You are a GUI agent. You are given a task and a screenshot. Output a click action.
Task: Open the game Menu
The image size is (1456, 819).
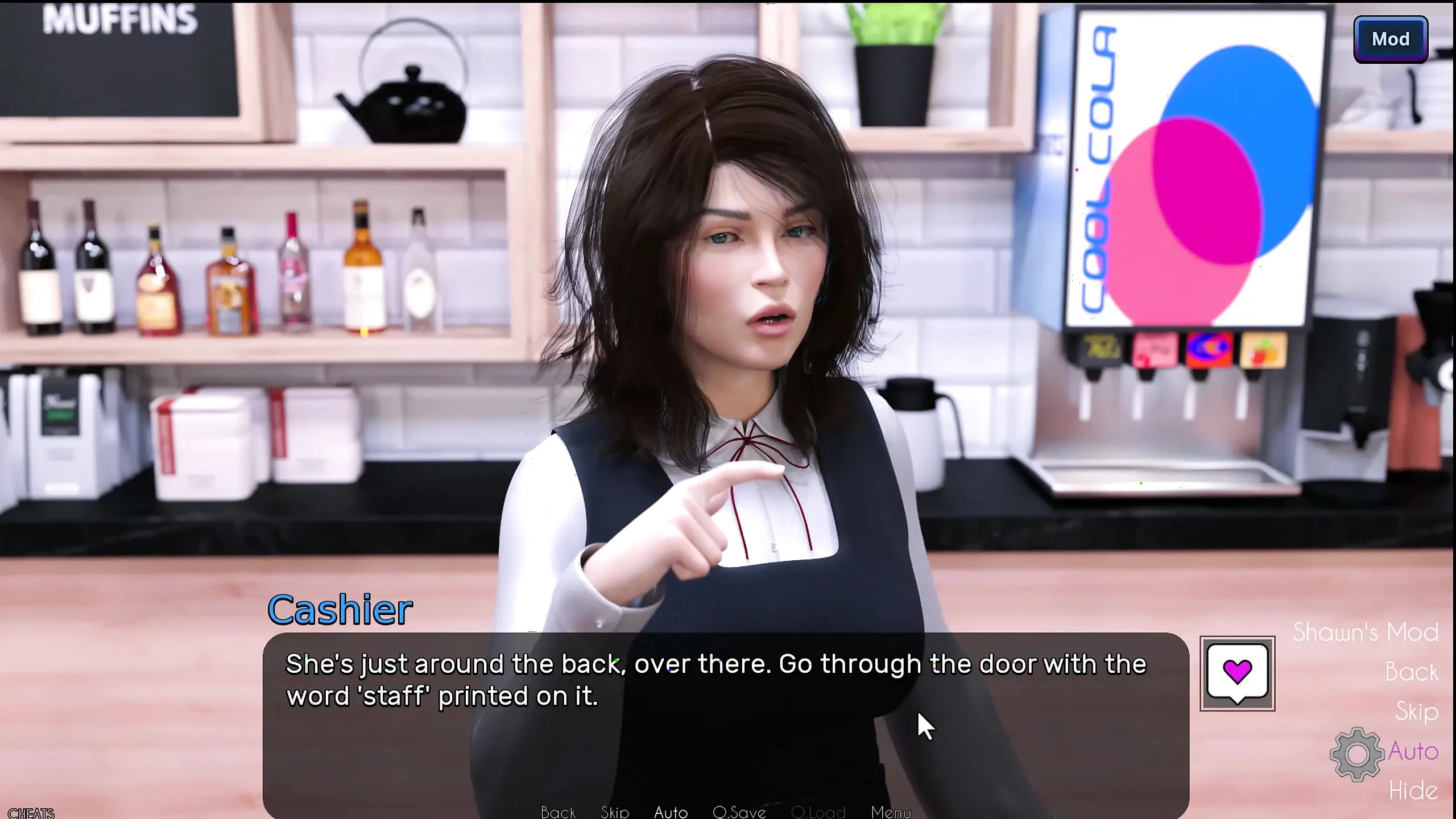point(891,812)
